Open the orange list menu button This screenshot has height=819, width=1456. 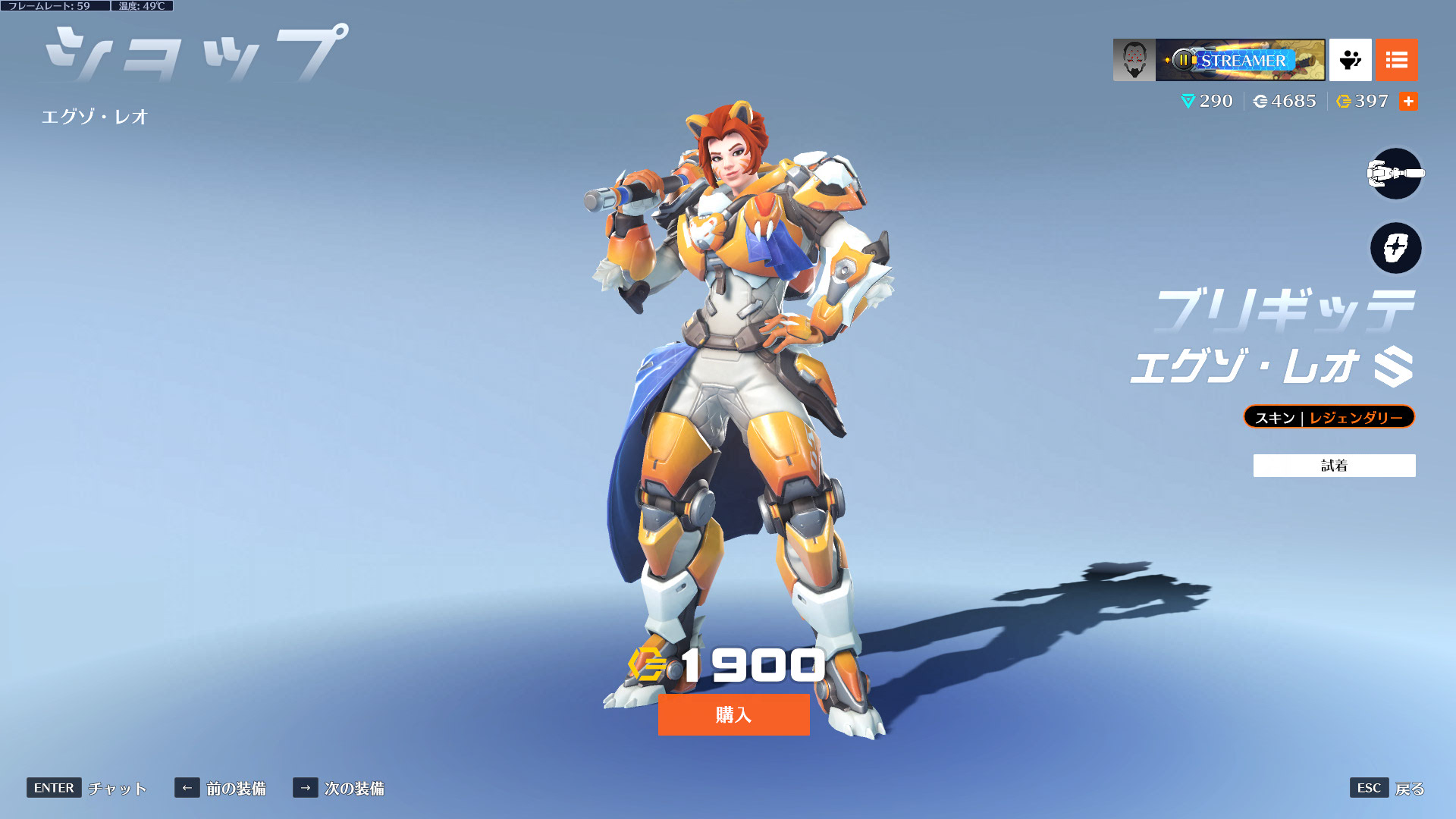click(x=1396, y=60)
